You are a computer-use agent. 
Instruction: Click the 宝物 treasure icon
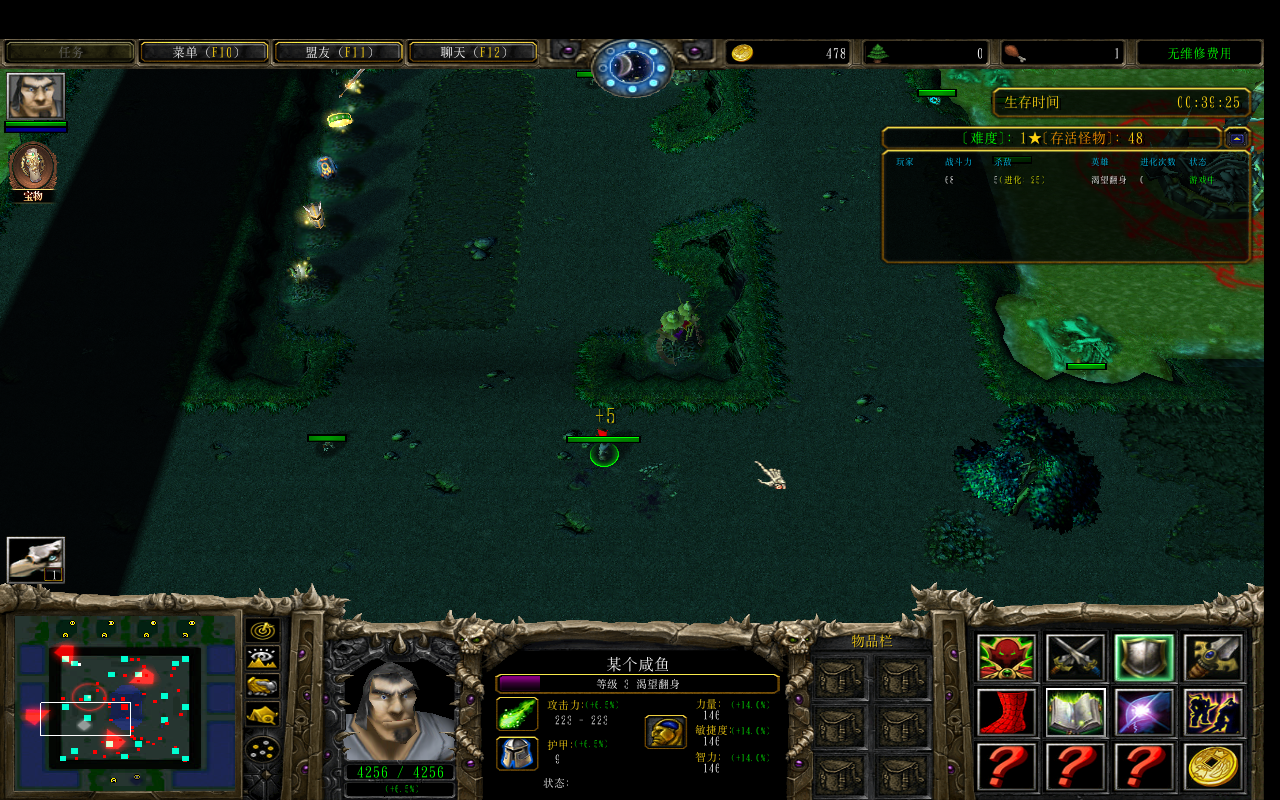coord(33,167)
